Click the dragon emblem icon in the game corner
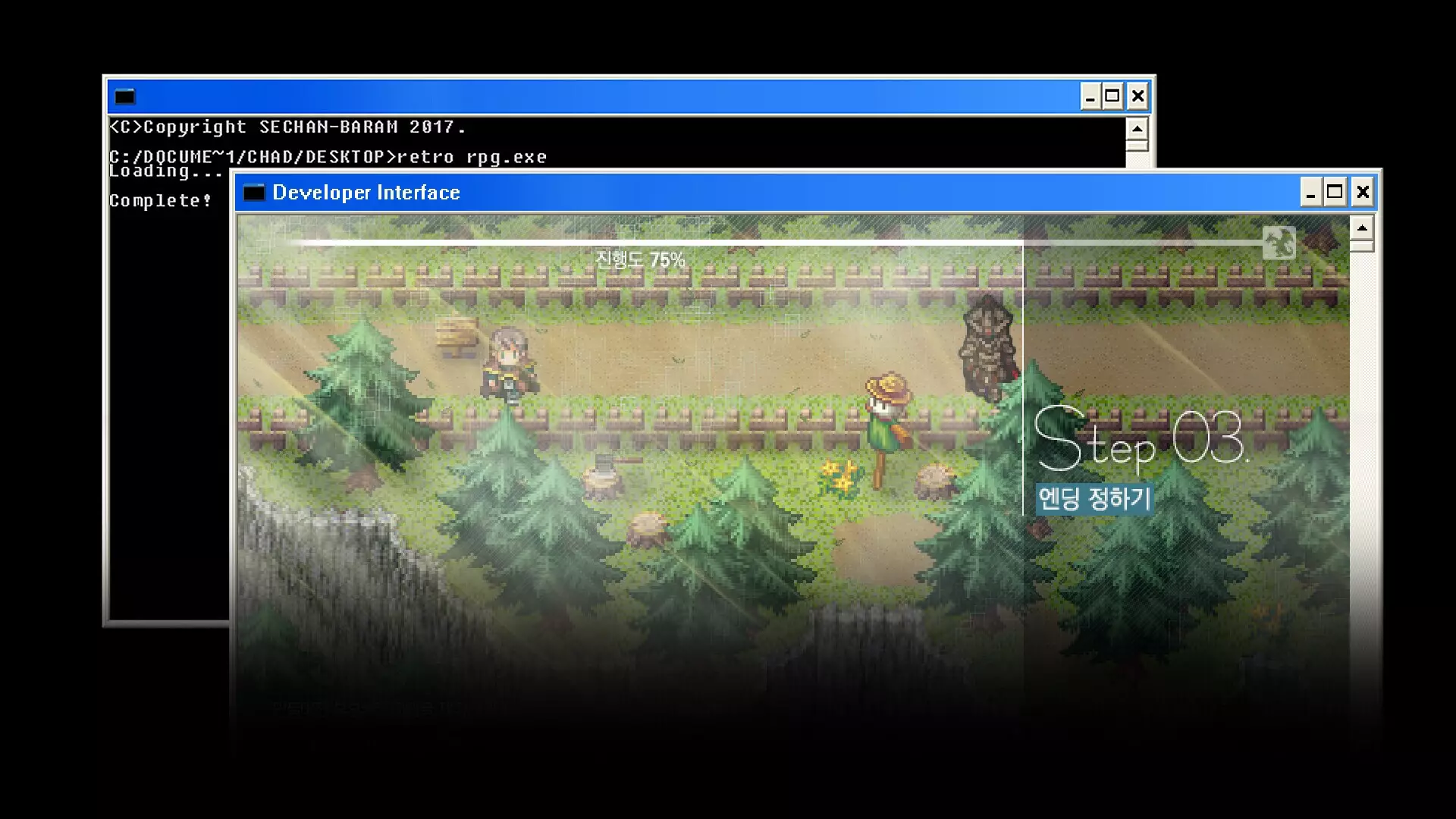 pos(1279,243)
